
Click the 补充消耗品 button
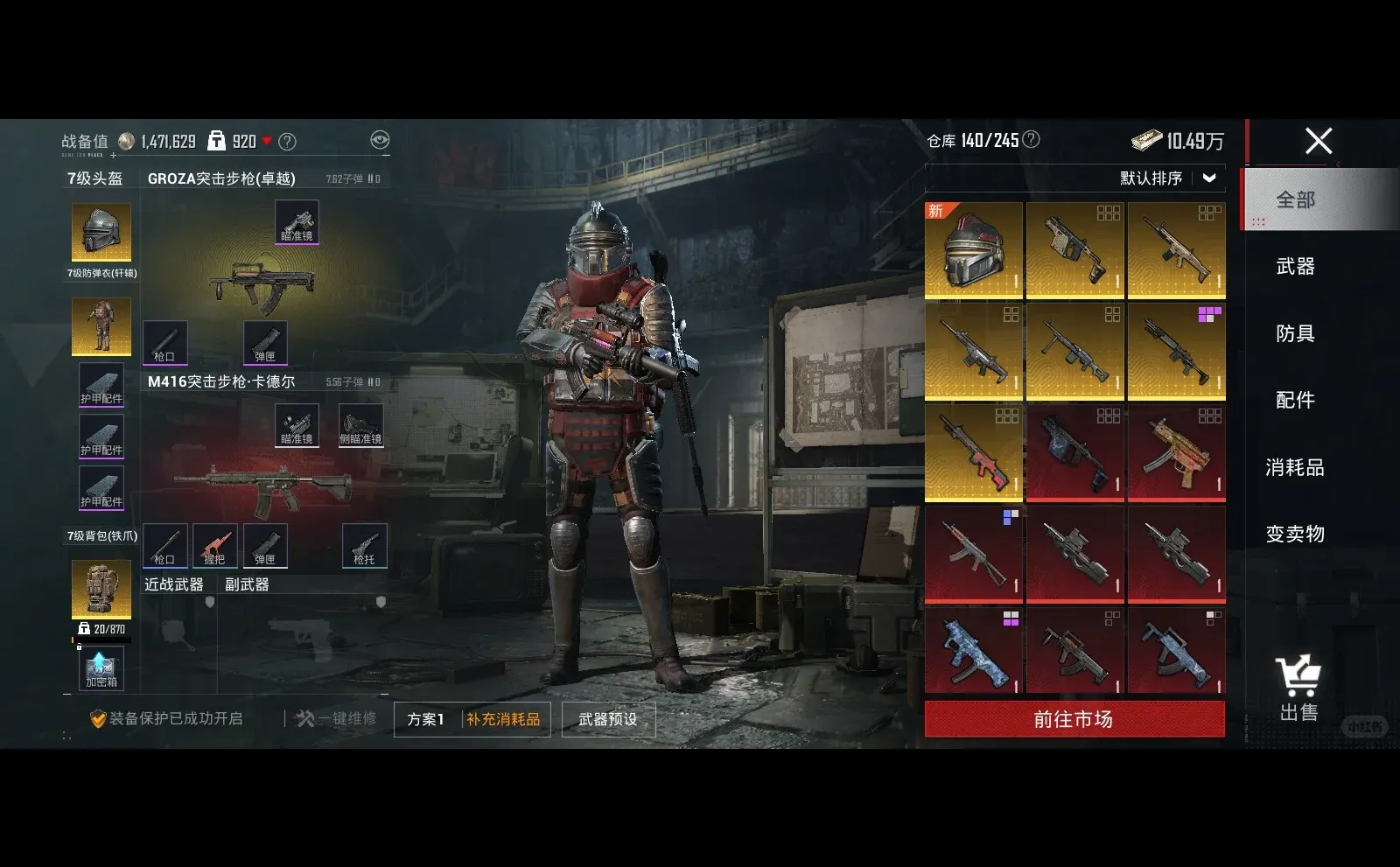tap(503, 719)
